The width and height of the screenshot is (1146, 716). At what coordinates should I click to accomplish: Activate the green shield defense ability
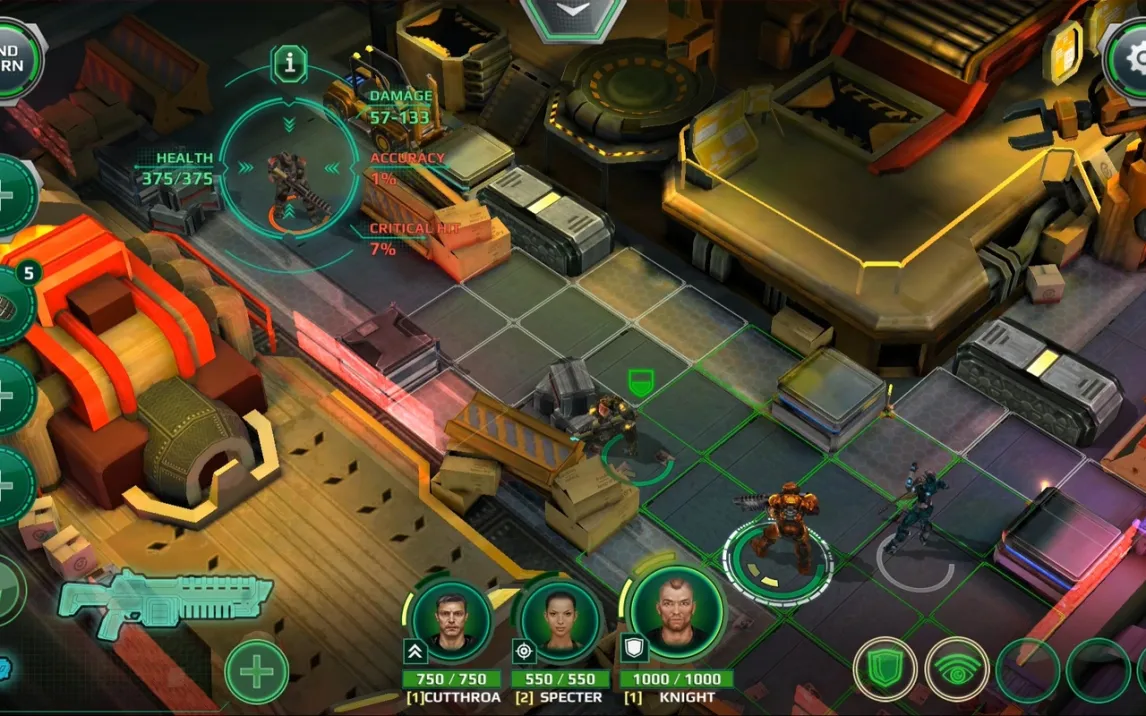(885, 669)
